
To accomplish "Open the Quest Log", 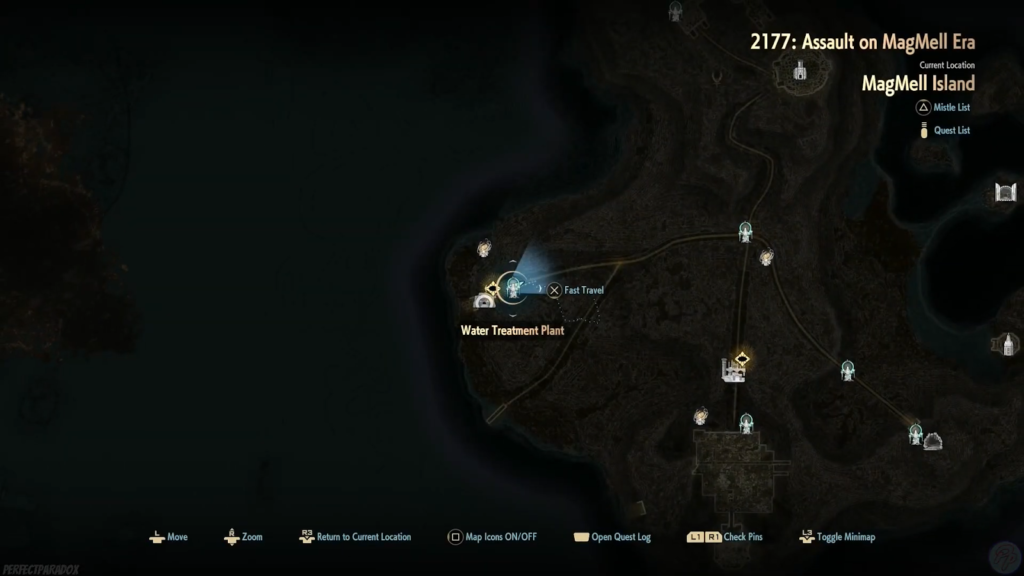I will (x=611, y=537).
